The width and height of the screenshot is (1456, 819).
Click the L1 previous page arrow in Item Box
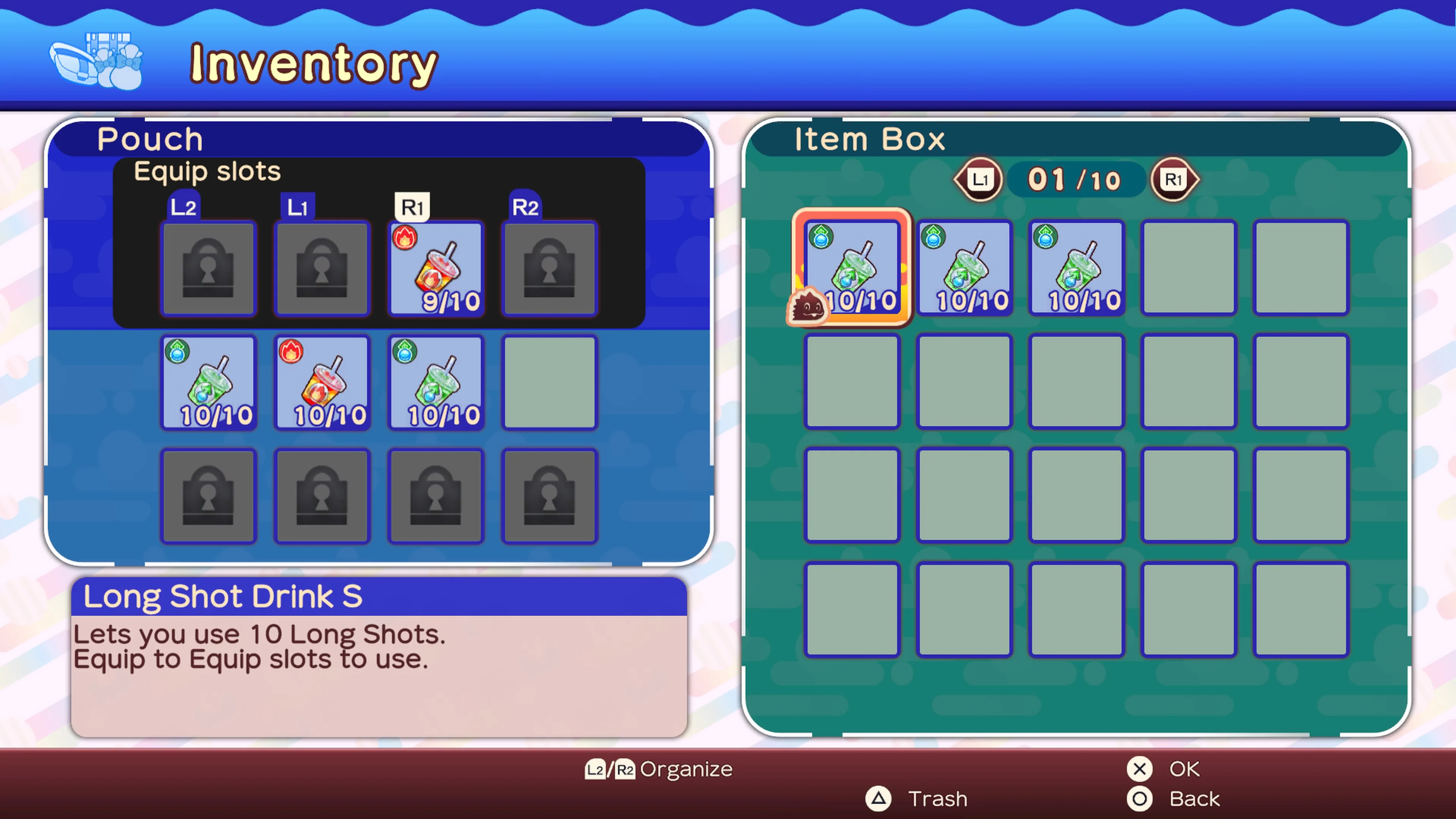point(978,179)
